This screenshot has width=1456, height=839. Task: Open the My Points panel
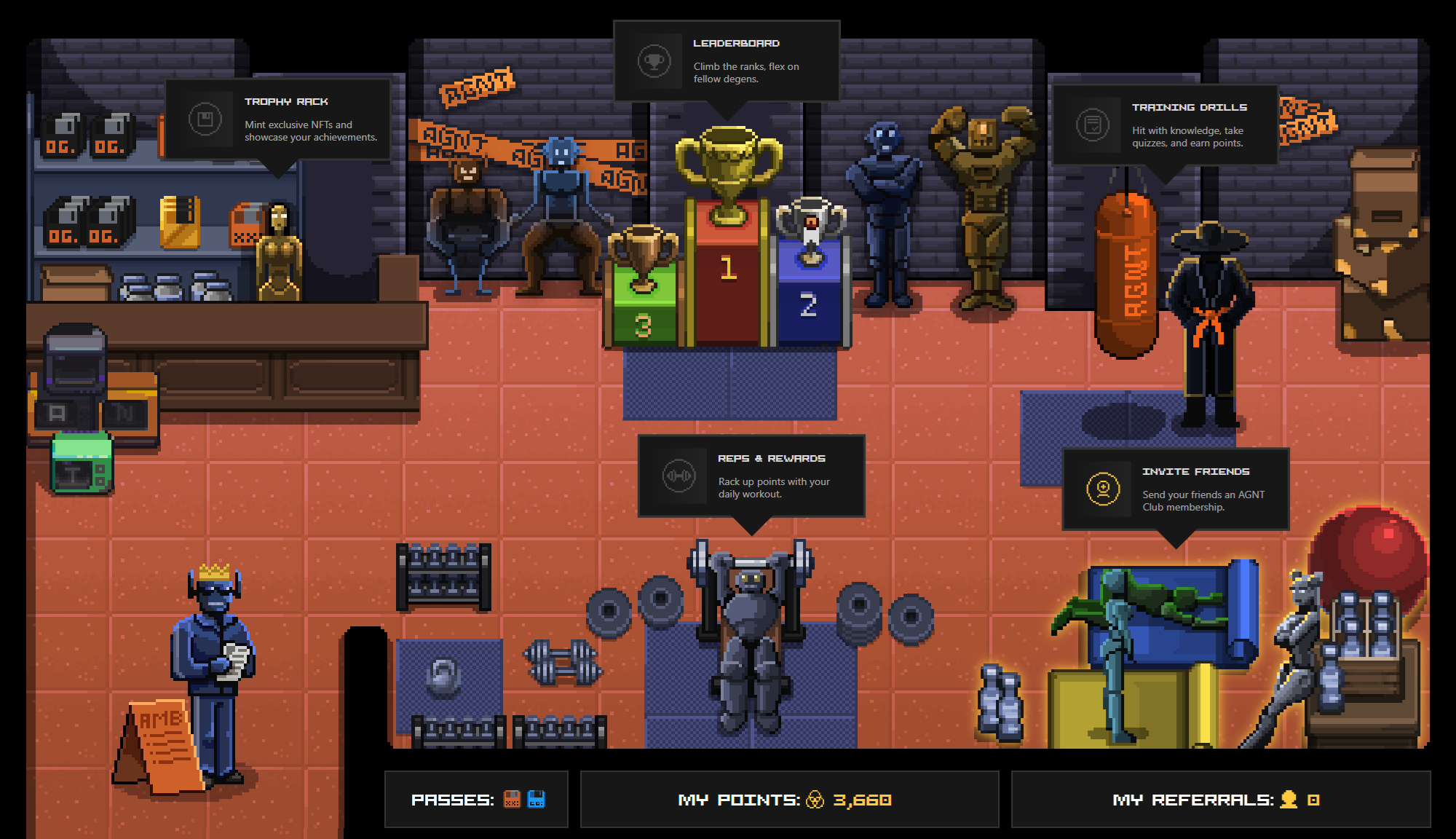pos(789,800)
